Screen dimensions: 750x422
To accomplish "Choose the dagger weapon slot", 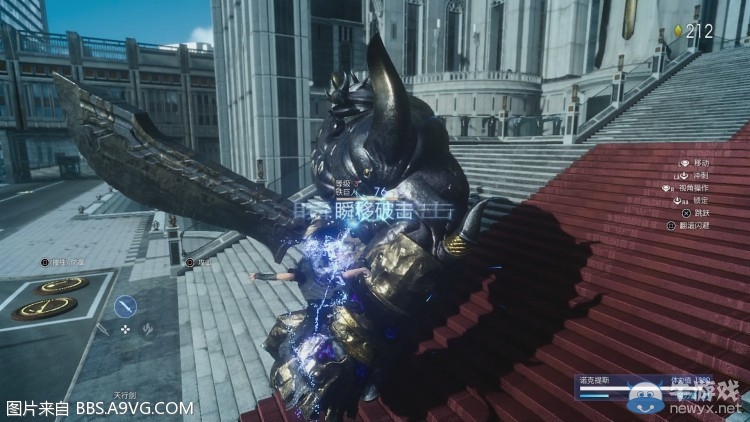I will (x=103, y=328).
